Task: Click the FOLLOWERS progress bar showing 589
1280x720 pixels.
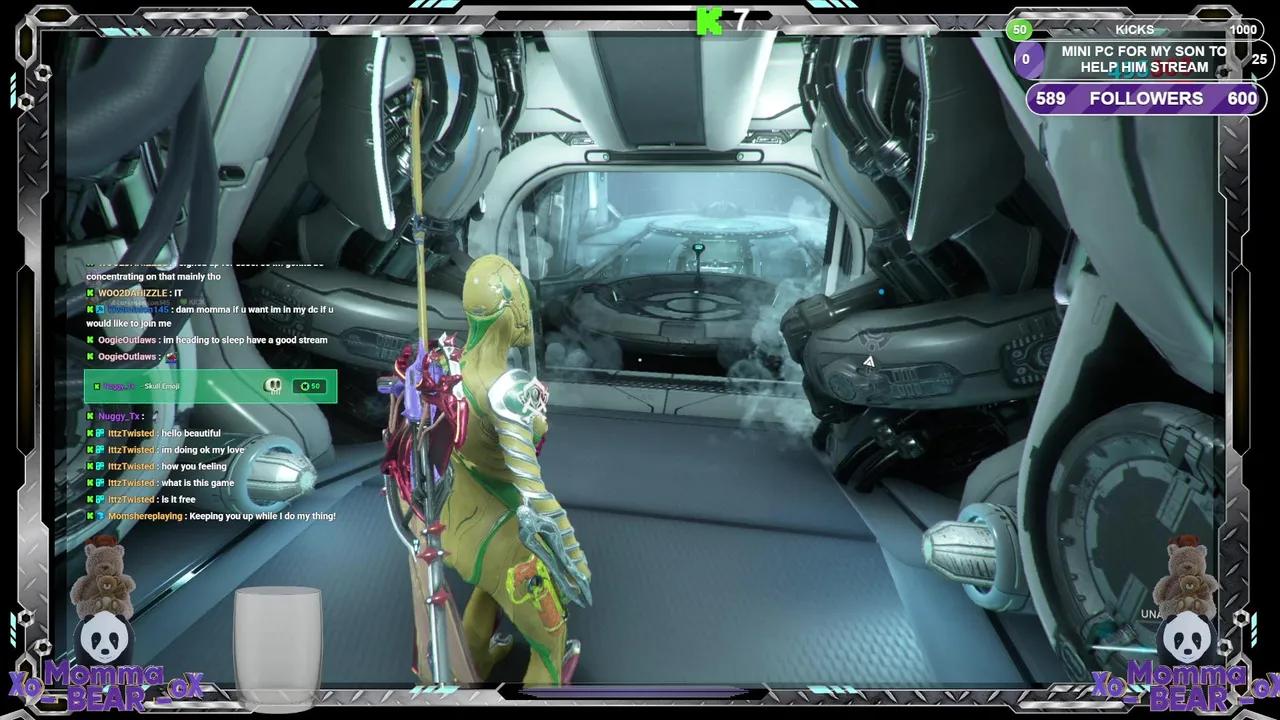Action: click(1145, 98)
